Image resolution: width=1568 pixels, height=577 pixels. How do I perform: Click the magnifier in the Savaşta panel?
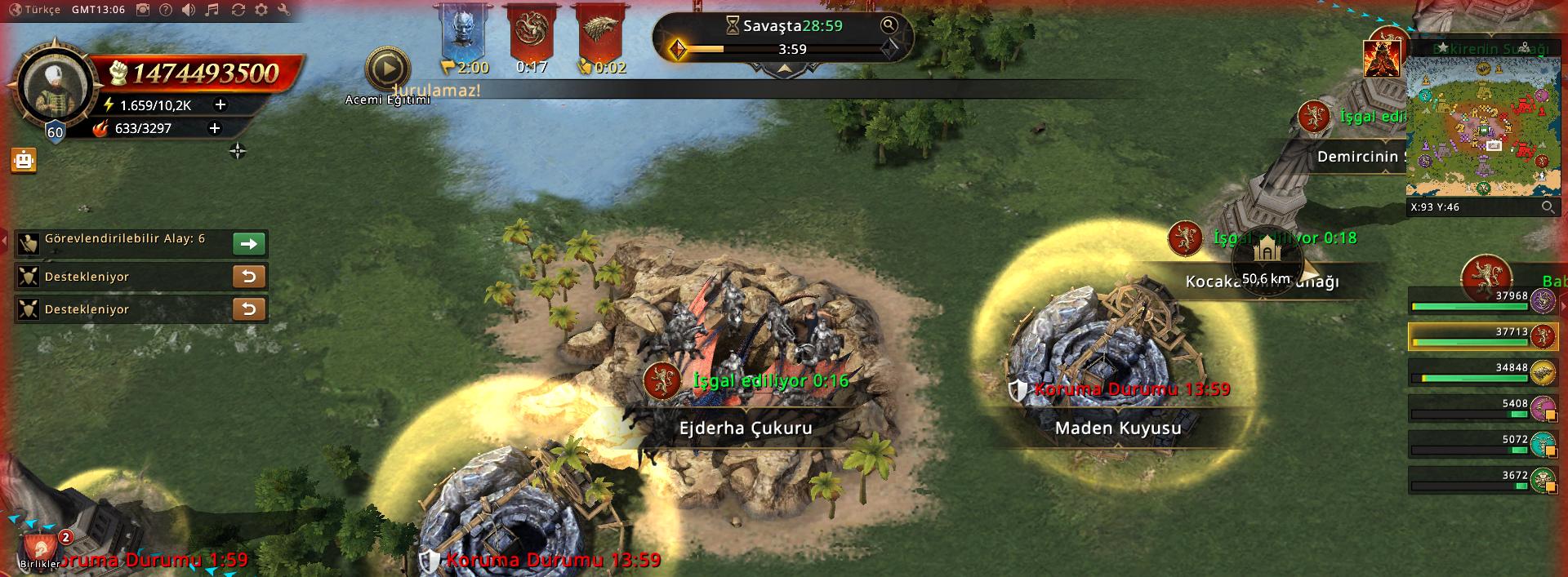tap(889, 25)
